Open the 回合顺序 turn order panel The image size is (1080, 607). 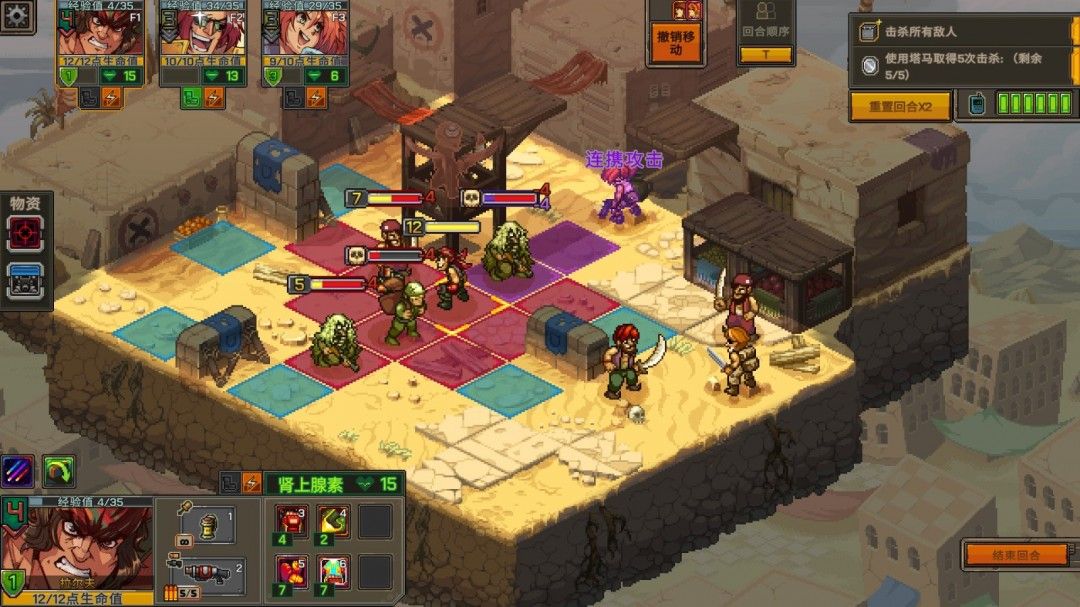[x=766, y=33]
